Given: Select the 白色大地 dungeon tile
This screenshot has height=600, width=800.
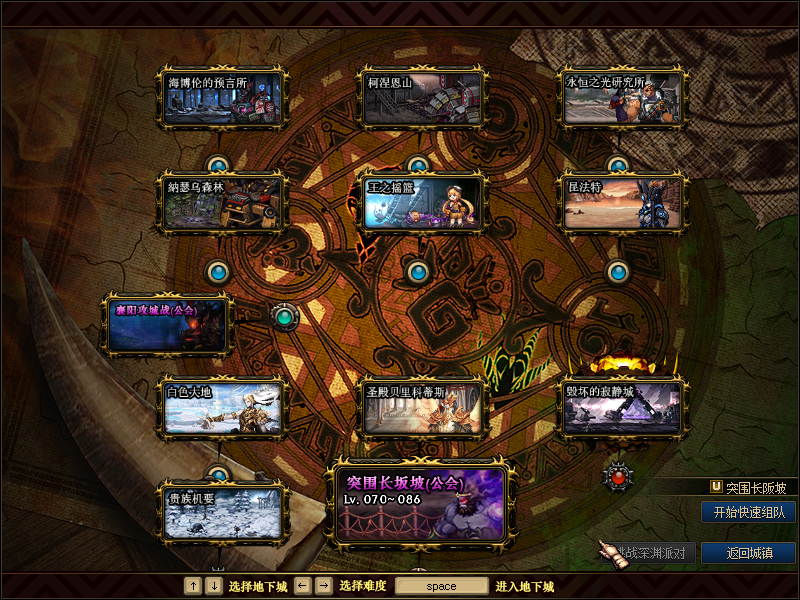Looking at the screenshot, I should [222, 408].
